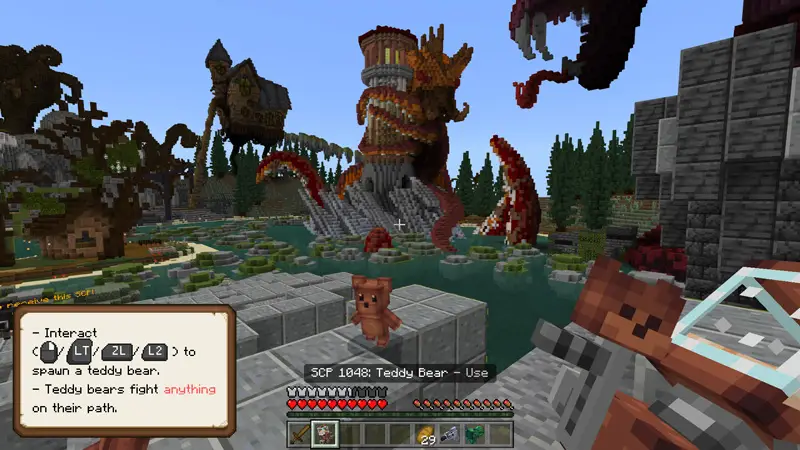Choose the bread stack of 29

click(425, 433)
